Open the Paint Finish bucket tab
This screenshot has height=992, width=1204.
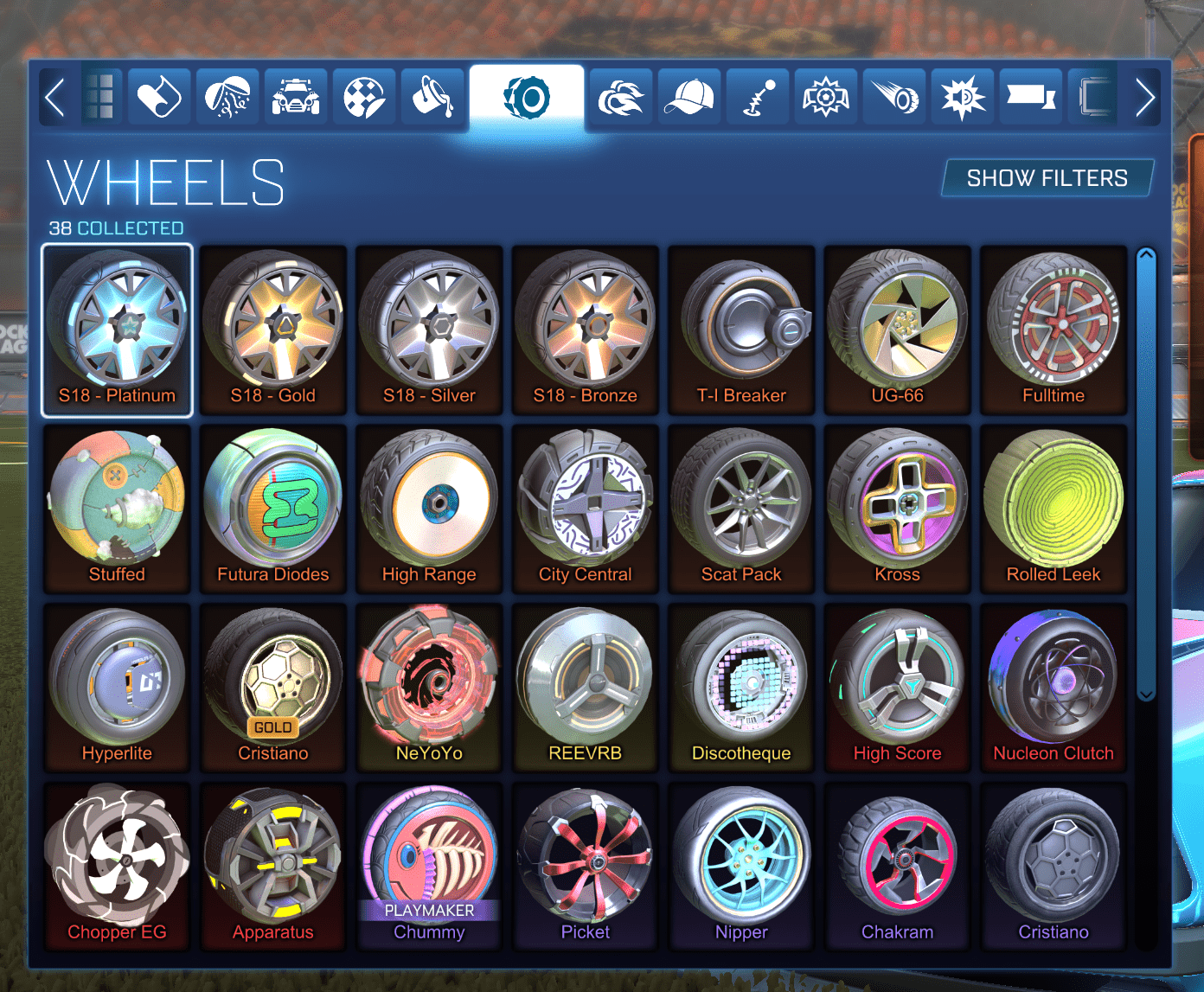point(432,96)
